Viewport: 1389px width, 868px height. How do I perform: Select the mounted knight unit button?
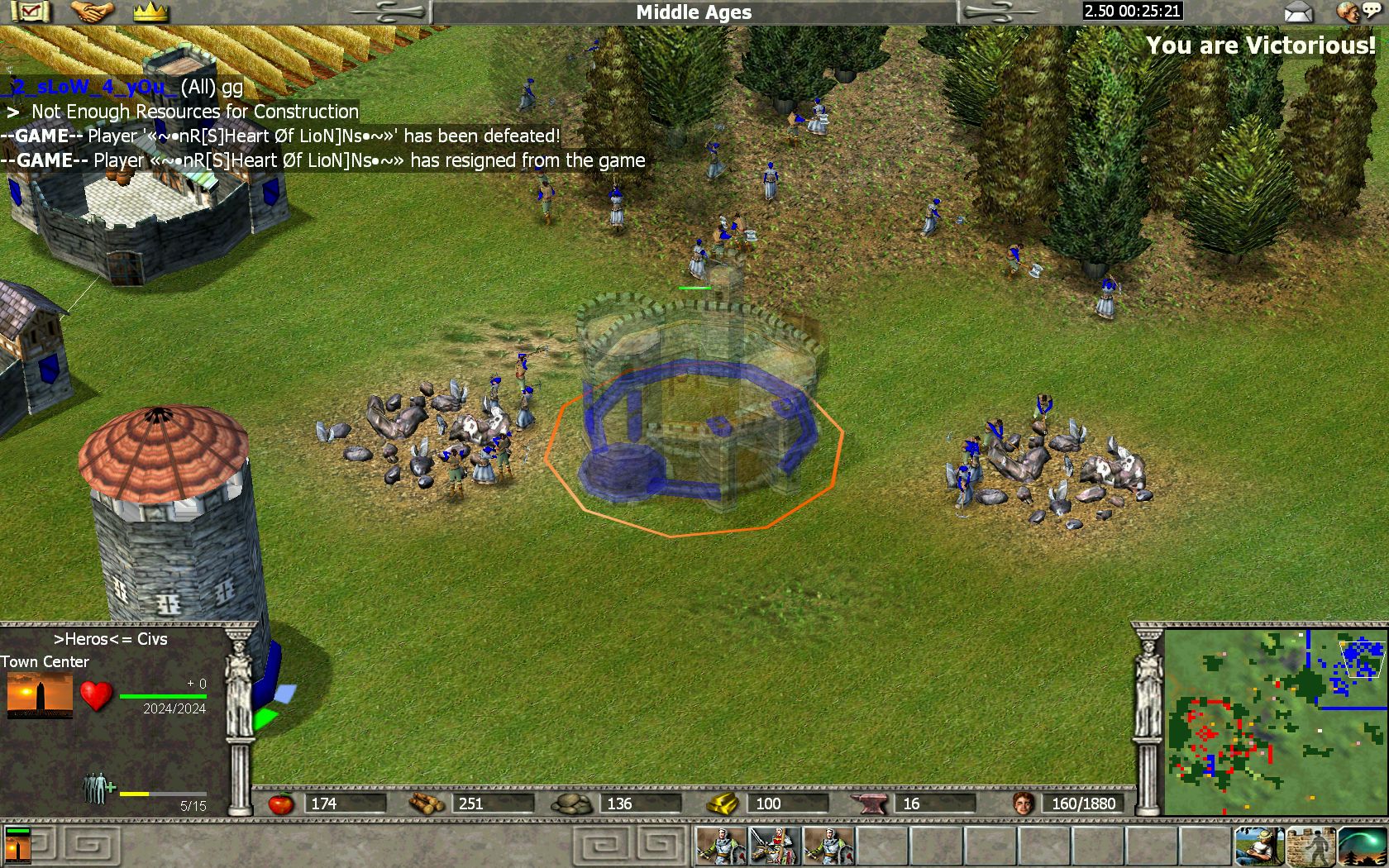tap(774, 846)
